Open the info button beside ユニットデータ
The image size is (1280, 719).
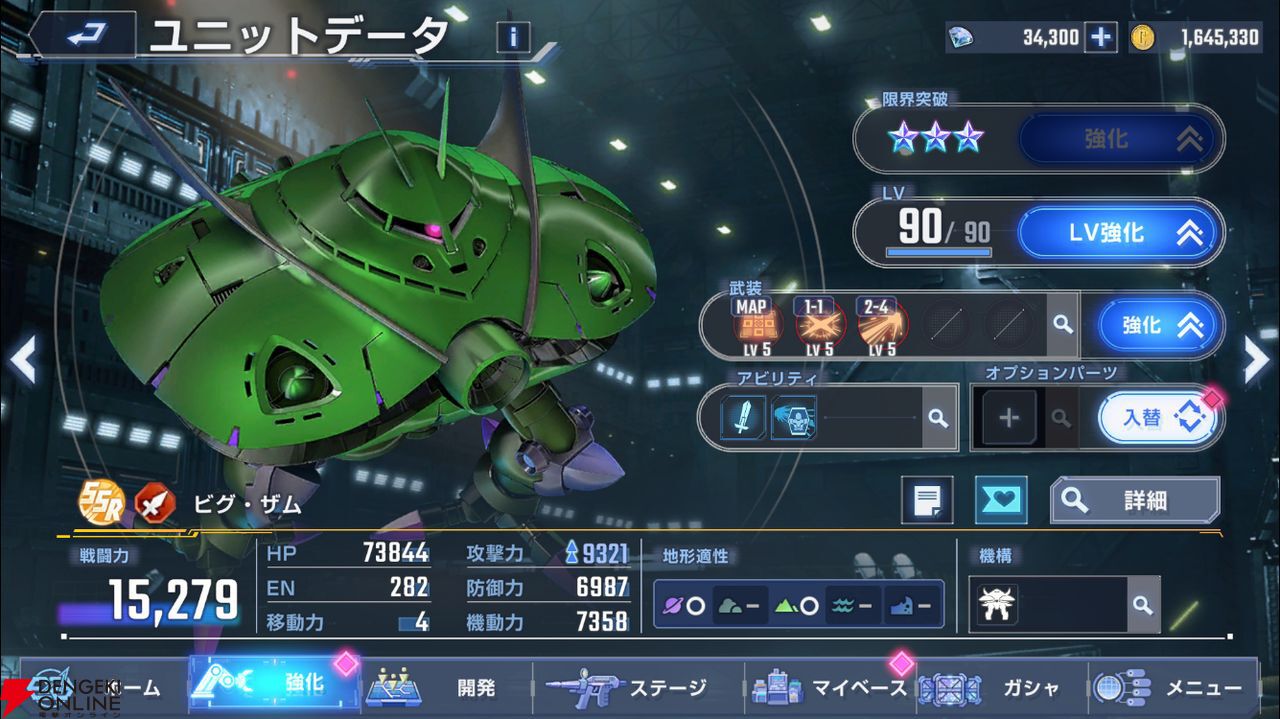(x=513, y=38)
